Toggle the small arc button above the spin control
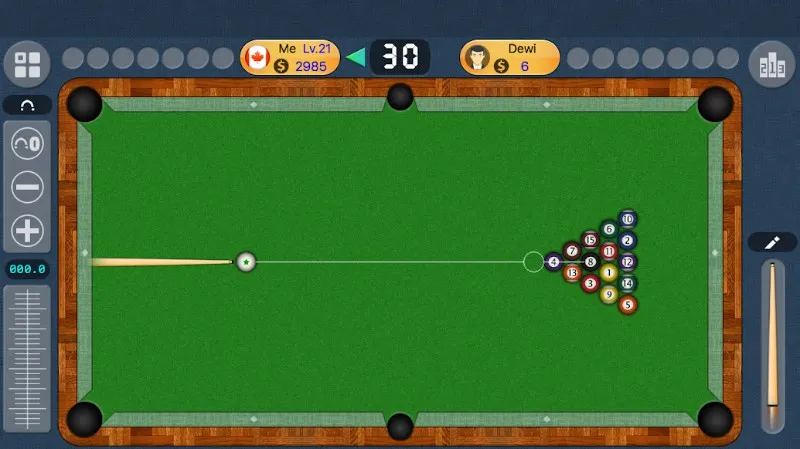Image resolution: width=800 pixels, height=449 pixels. tap(27, 105)
